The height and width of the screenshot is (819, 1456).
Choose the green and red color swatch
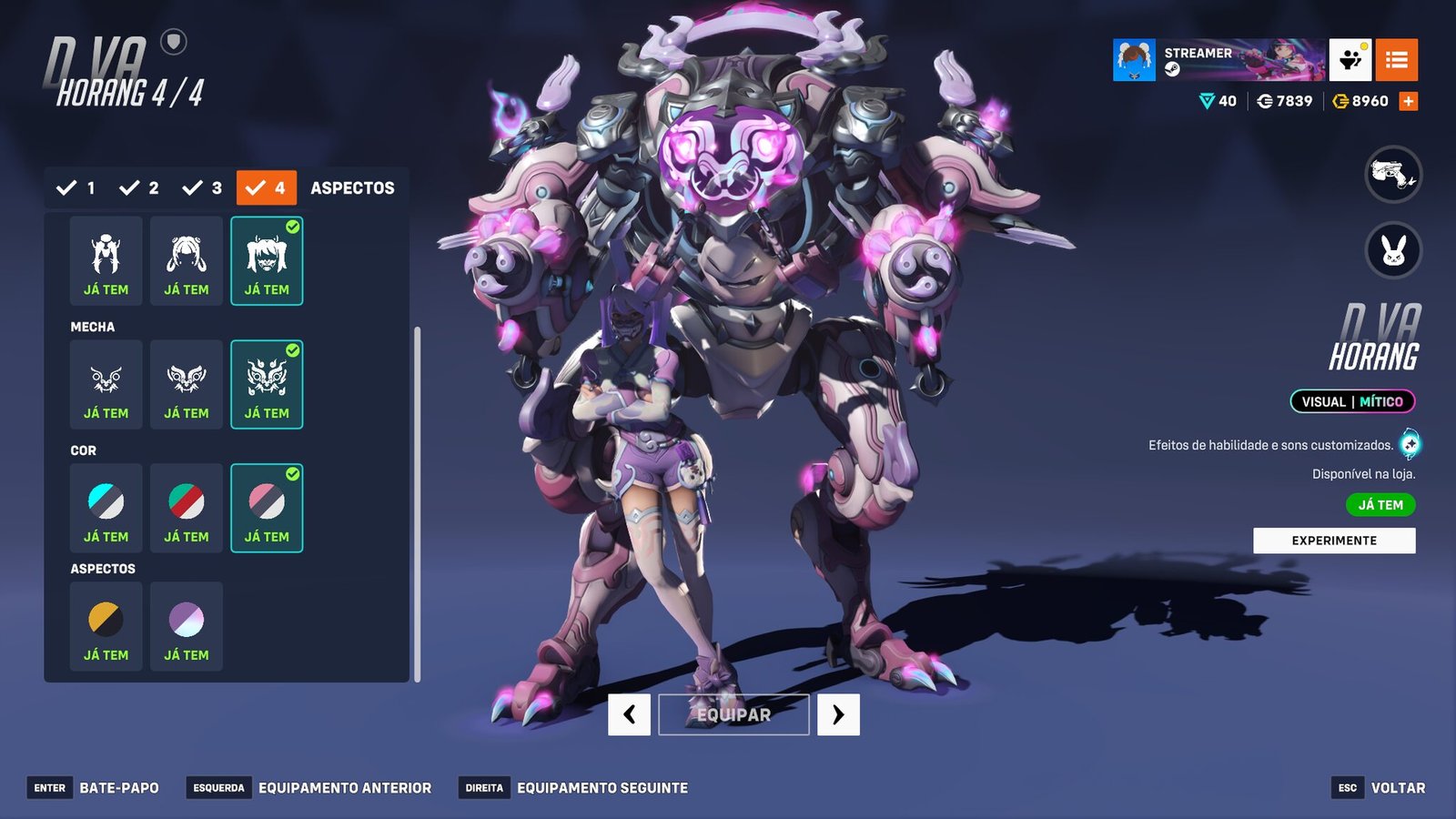tap(187, 508)
